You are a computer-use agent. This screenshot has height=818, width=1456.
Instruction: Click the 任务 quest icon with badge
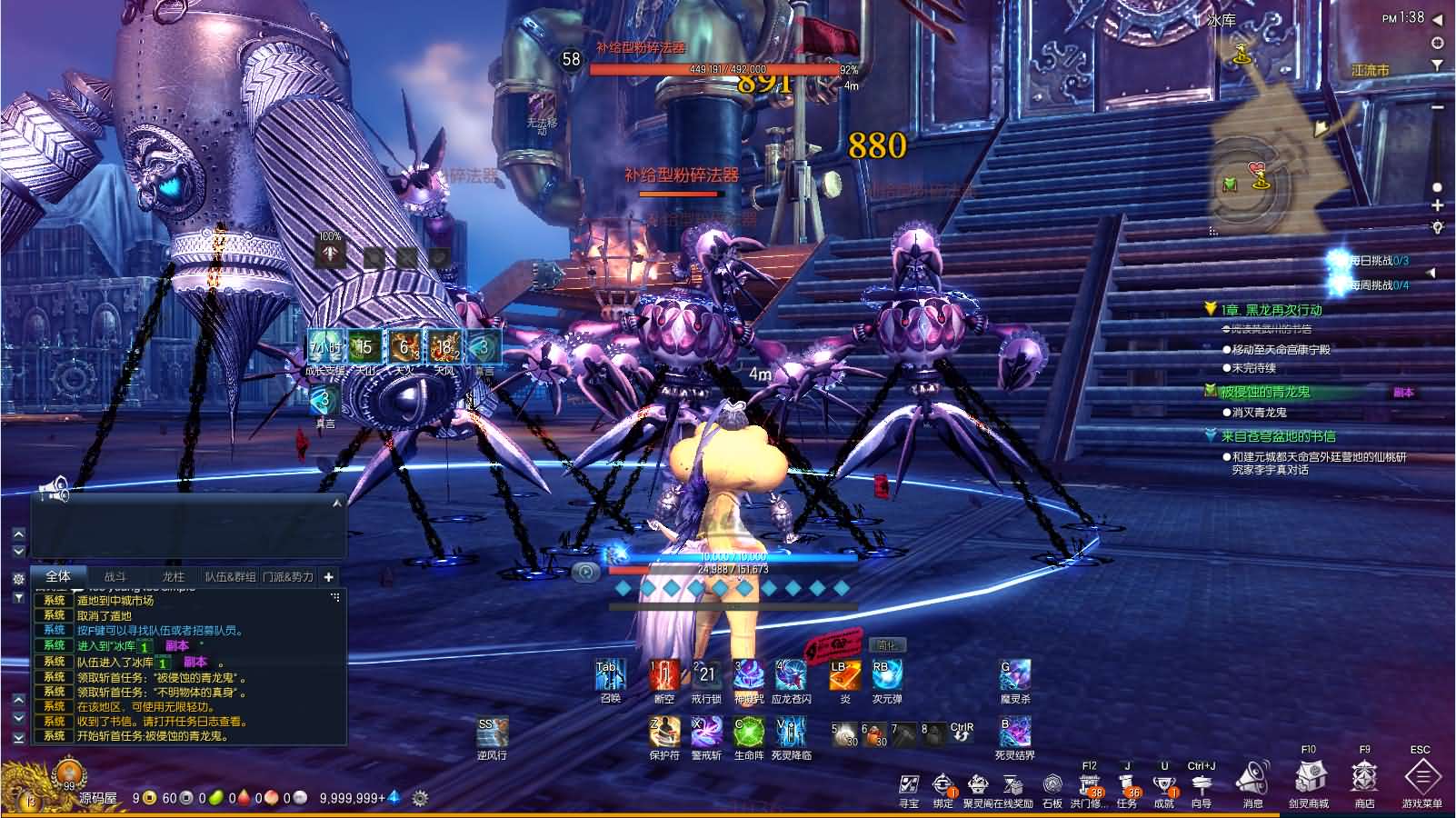(x=1127, y=783)
